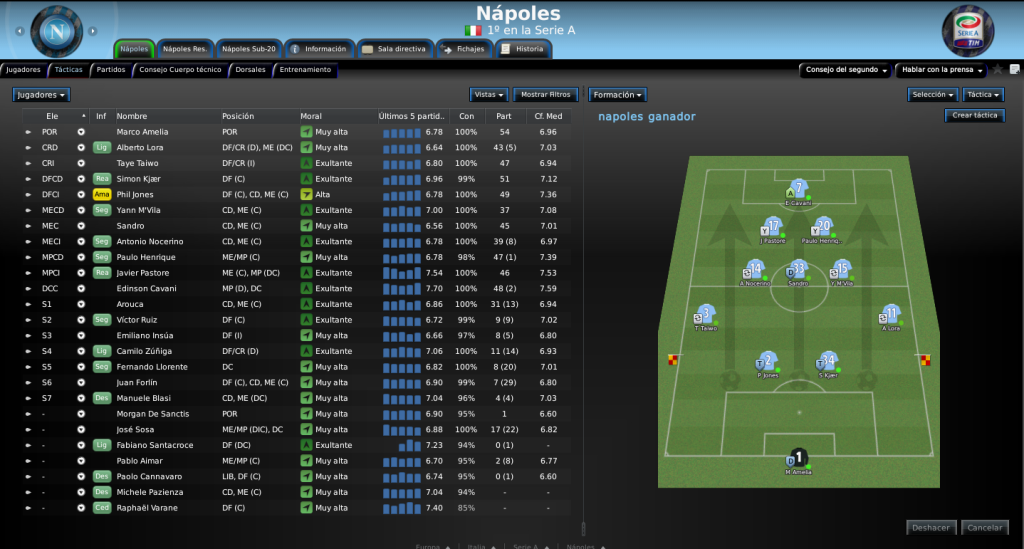Select the Jugadores sub-tab
The height and width of the screenshot is (549, 1024).
point(23,70)
